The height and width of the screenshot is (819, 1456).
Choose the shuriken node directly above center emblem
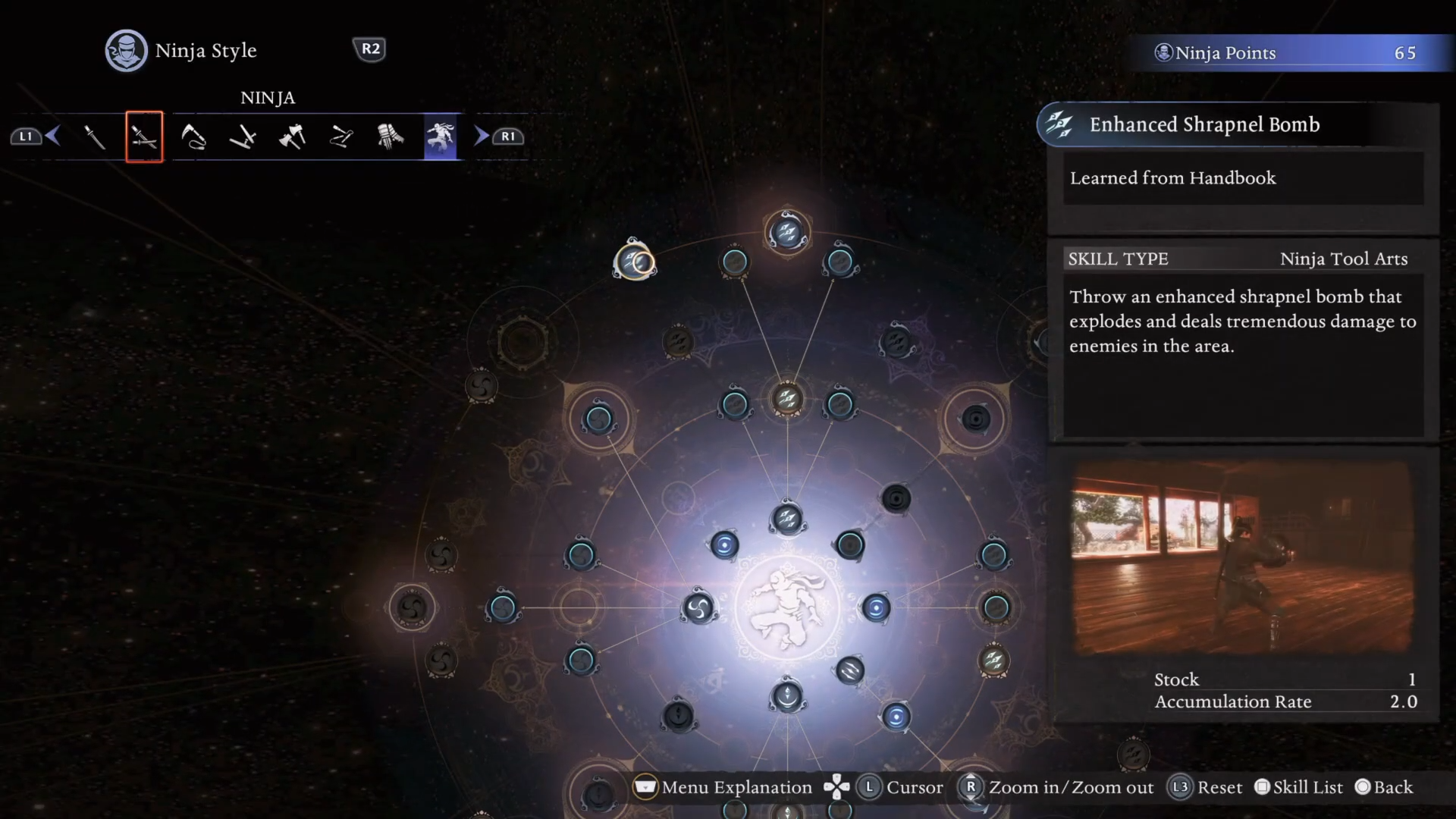tap(787, 519)
